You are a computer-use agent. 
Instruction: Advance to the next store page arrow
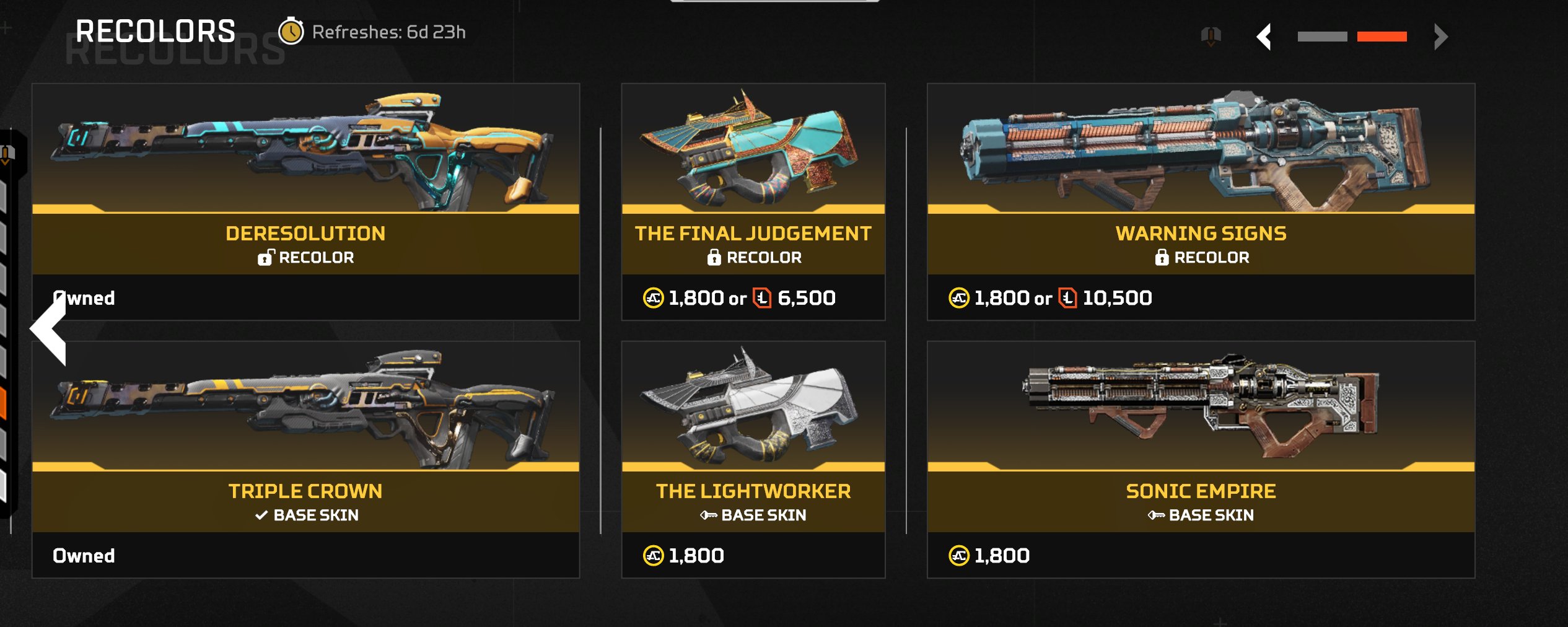pos(1440,37)
